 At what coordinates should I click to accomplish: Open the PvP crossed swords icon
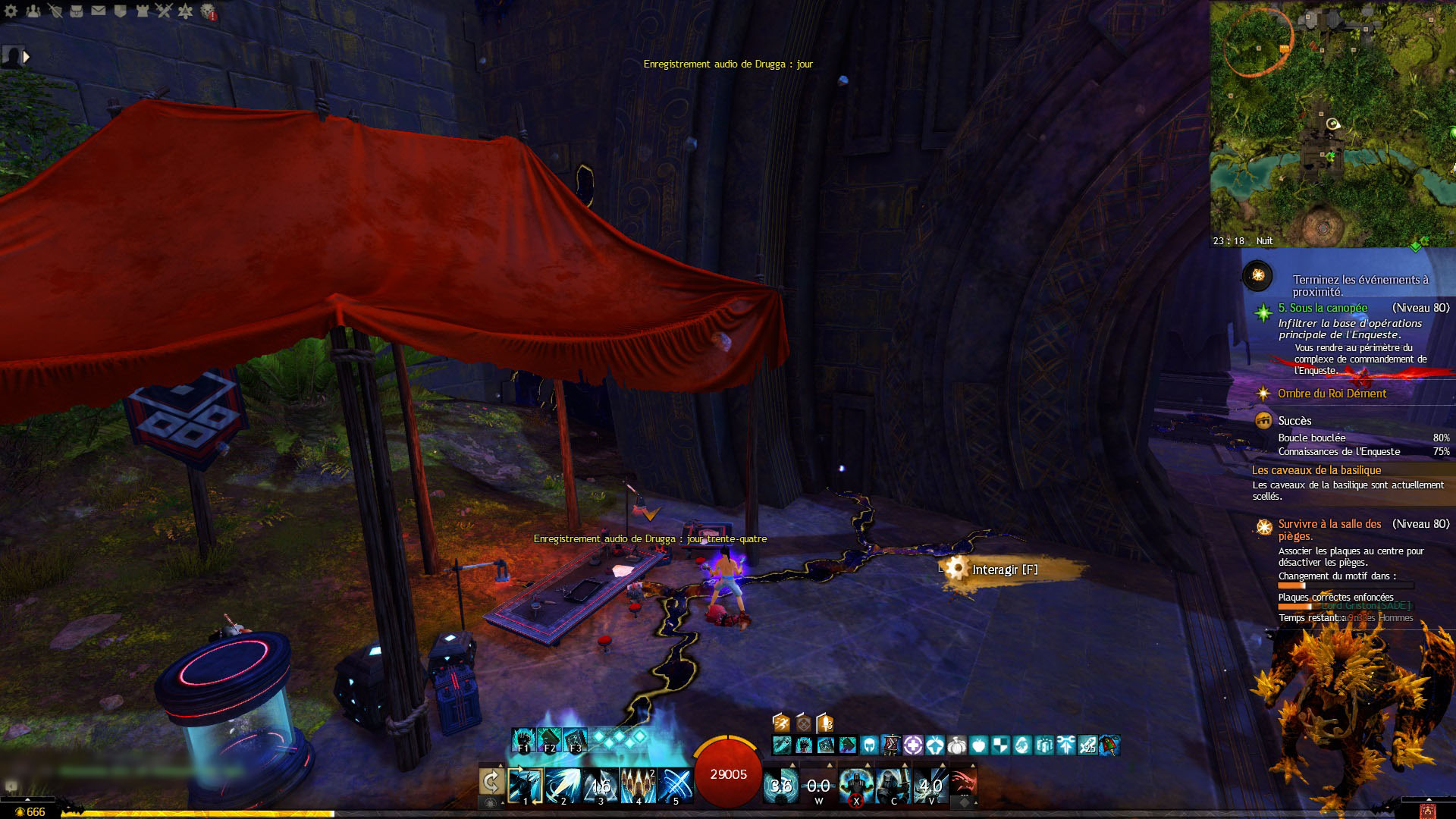coord(164,11)
